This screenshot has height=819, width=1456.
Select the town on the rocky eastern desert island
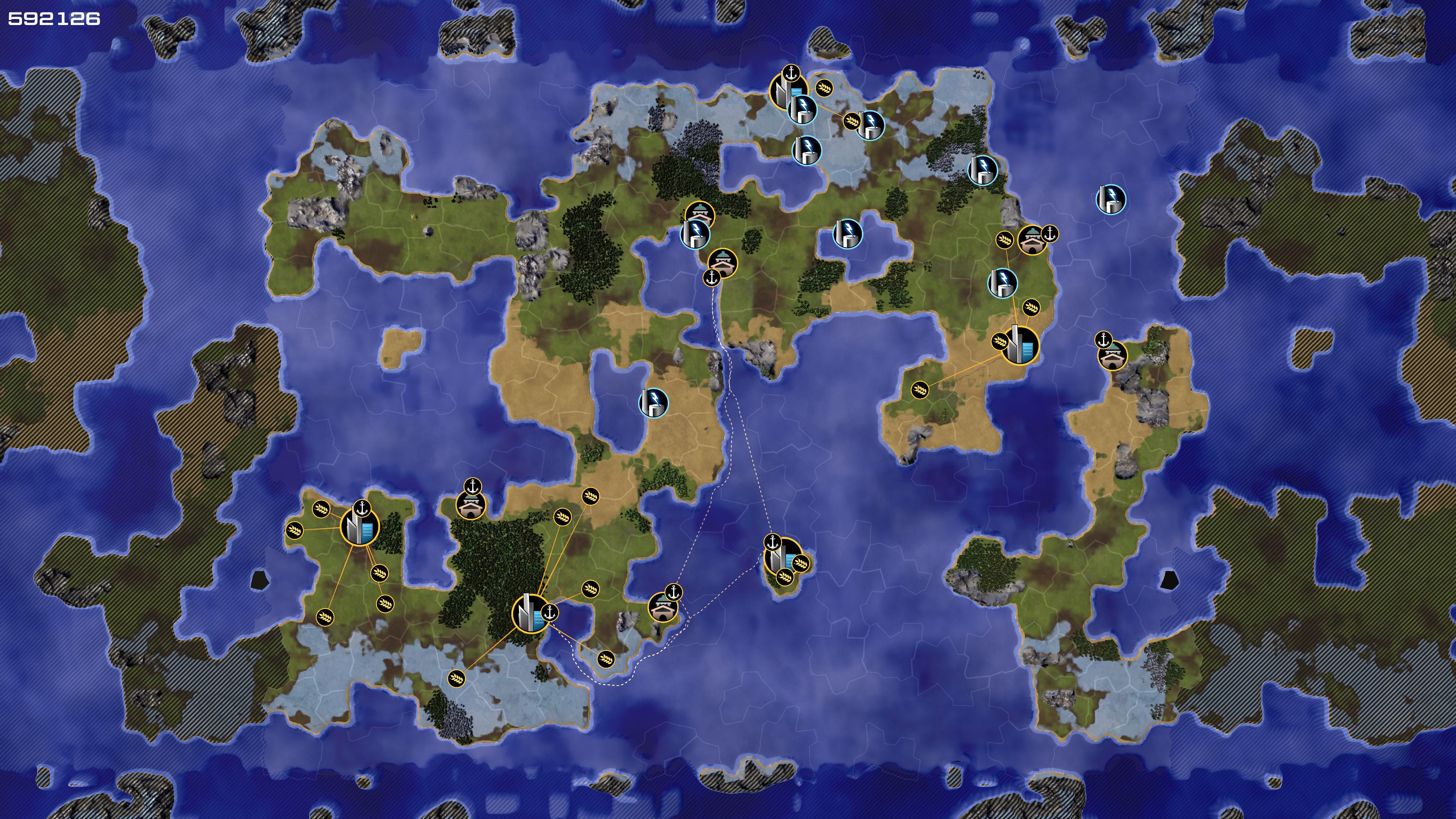(1112, 356)
